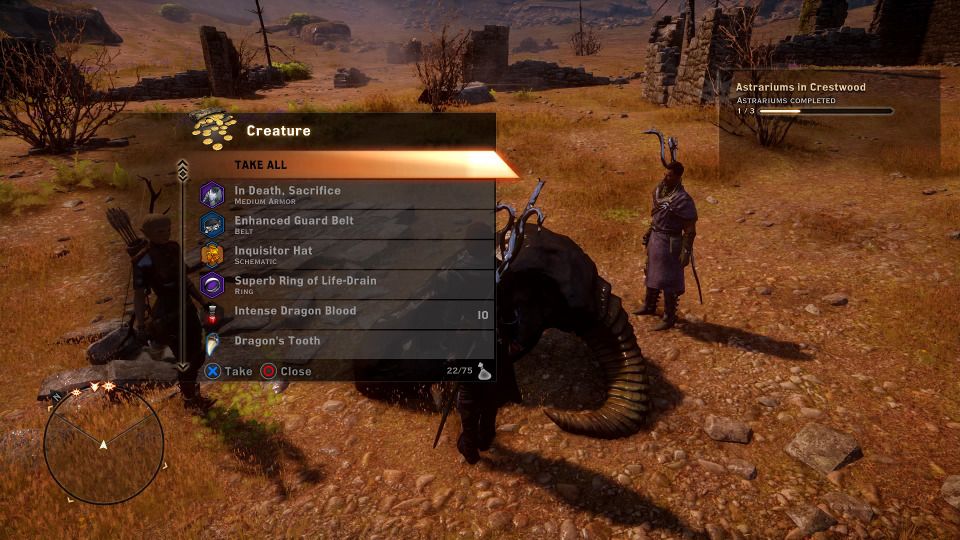Select the Astrariums in Crestwood quest tracker
The image size is (960, 540).
[815, 98]
